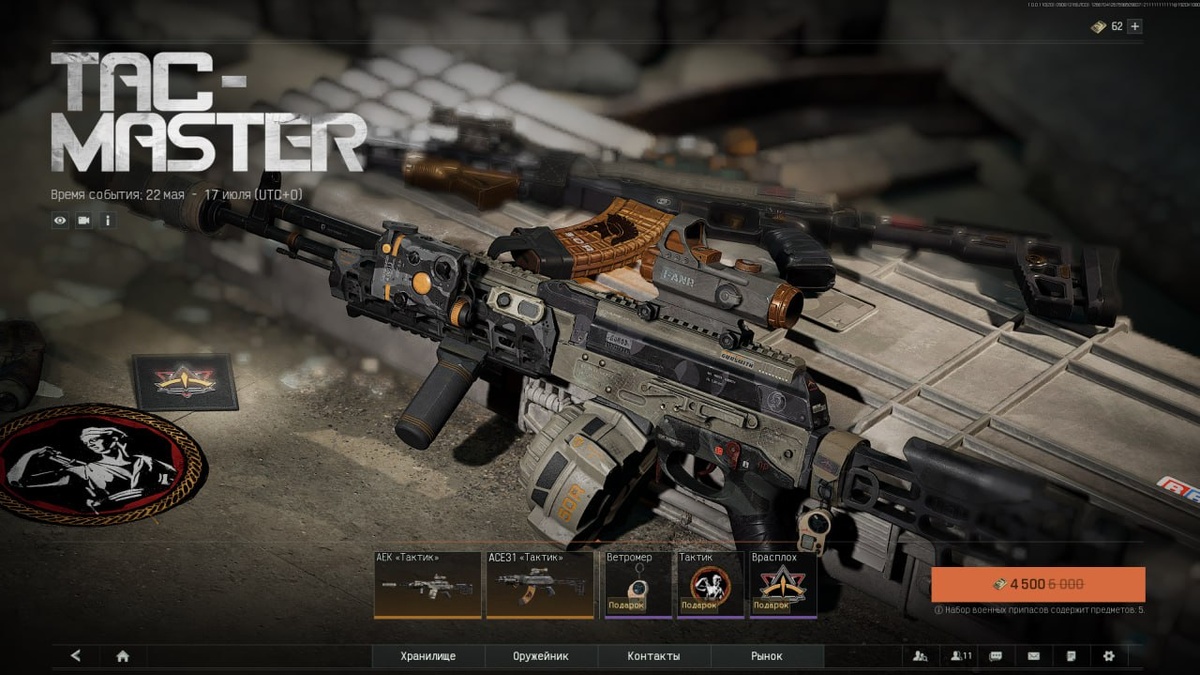Screen dimensions: 1200x675
Task: Return to the home screen
Action: pos(123,656)
